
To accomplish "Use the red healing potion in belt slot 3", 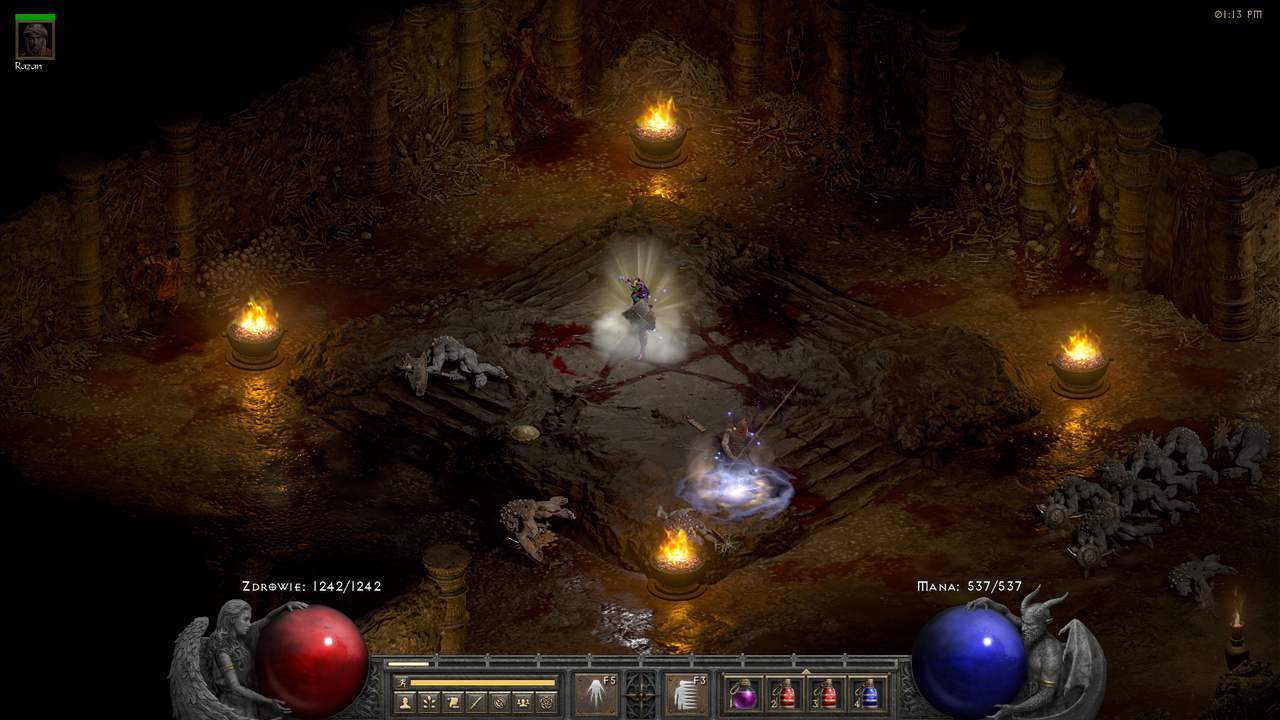I will click(826, 694).
